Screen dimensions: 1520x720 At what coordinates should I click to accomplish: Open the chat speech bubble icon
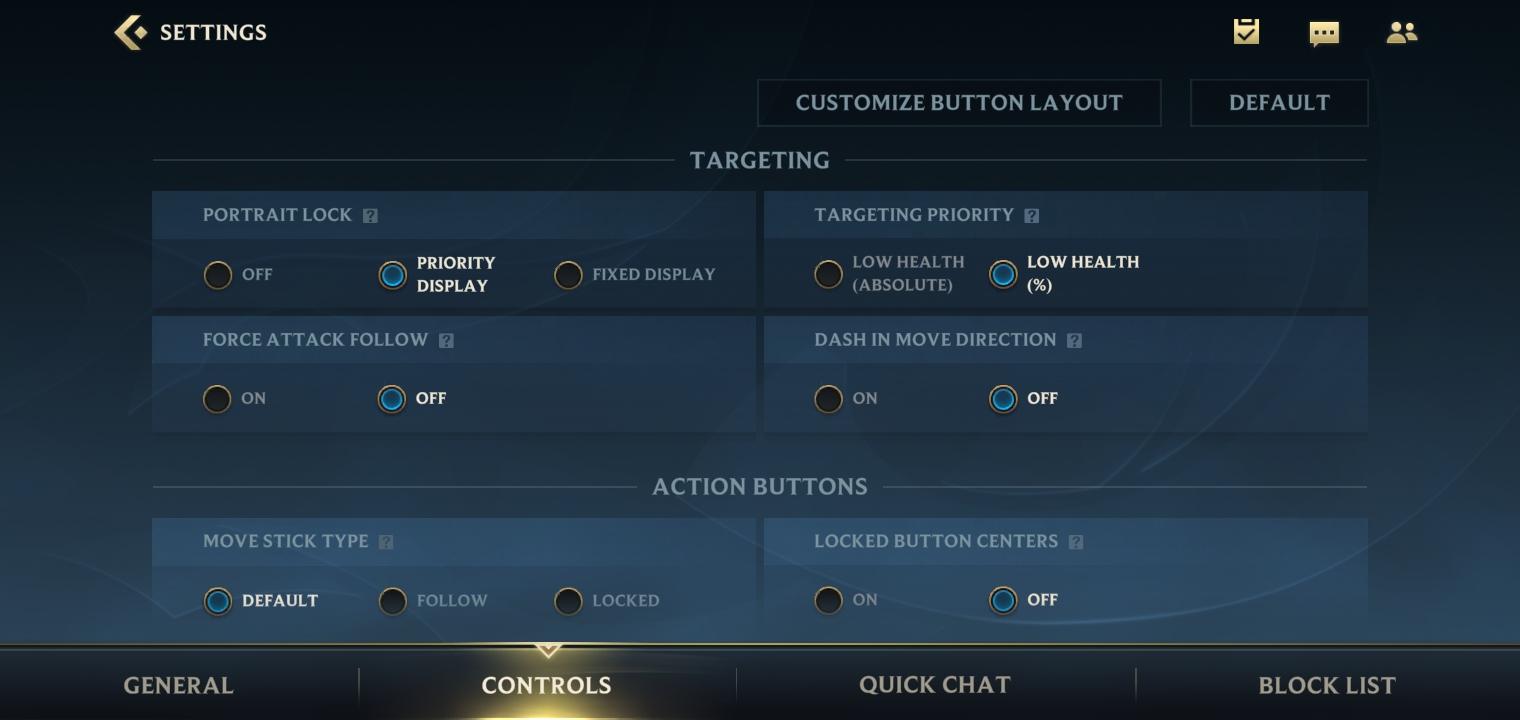click(x=1324, y=33)
